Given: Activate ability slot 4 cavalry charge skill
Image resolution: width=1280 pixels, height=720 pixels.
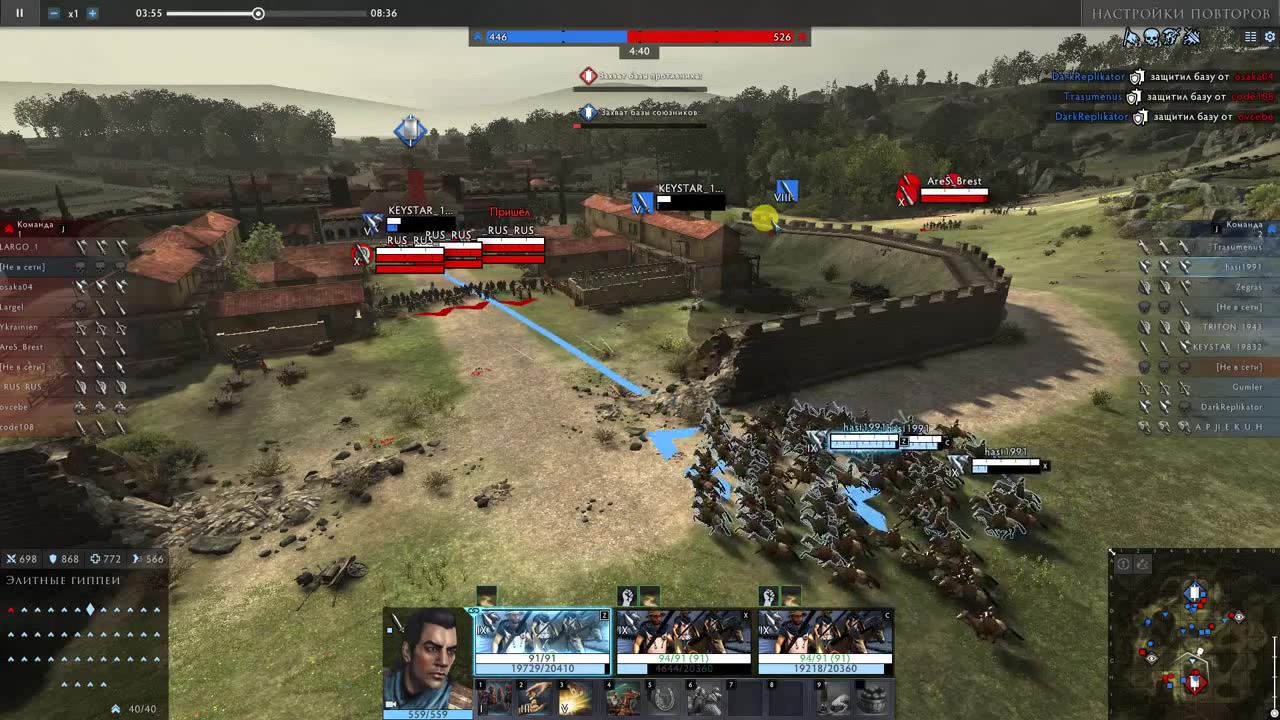Looking at the screenshot, I should (623, 699).
